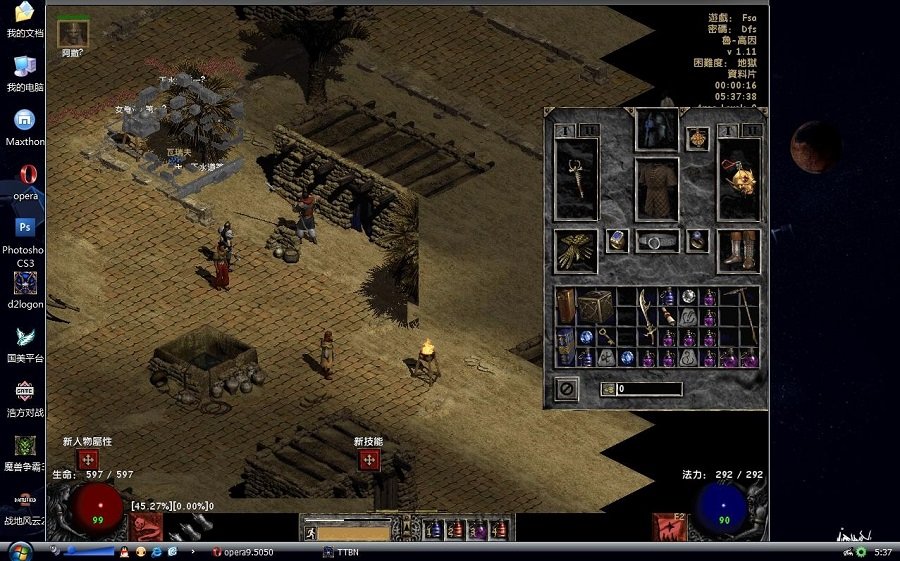Select the equipped helmet slot
The width and height of the screenshot is (900, 561).
tap(656, 129)
